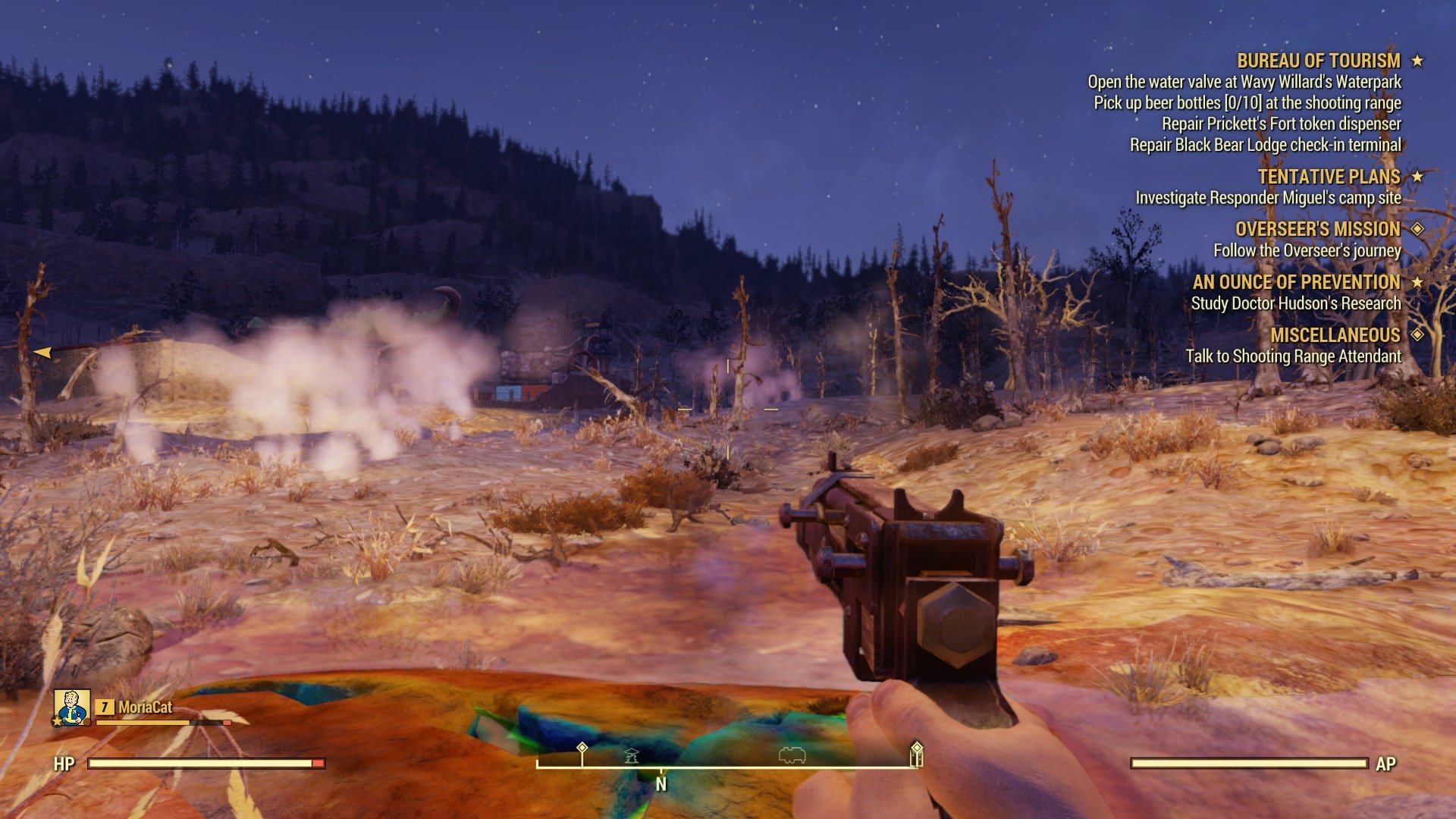The image size is (1456, 819).
Task: Select An Ounce of Prevention quest
Action: click(1296, 282)
